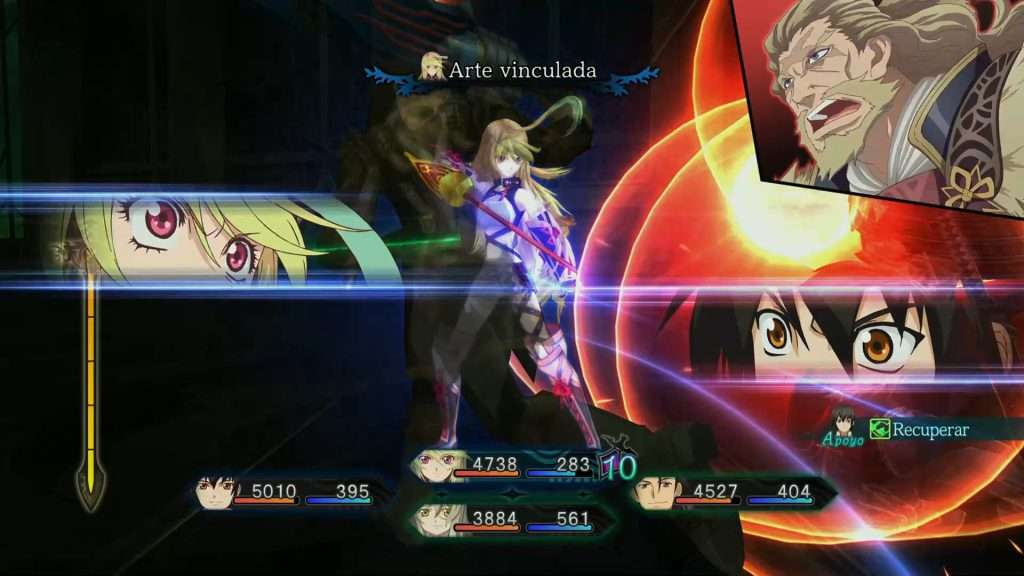Select Jude's portrait with 5010 HP
This screenshot has width=1024, height=576.
click(x=217, y=492)
